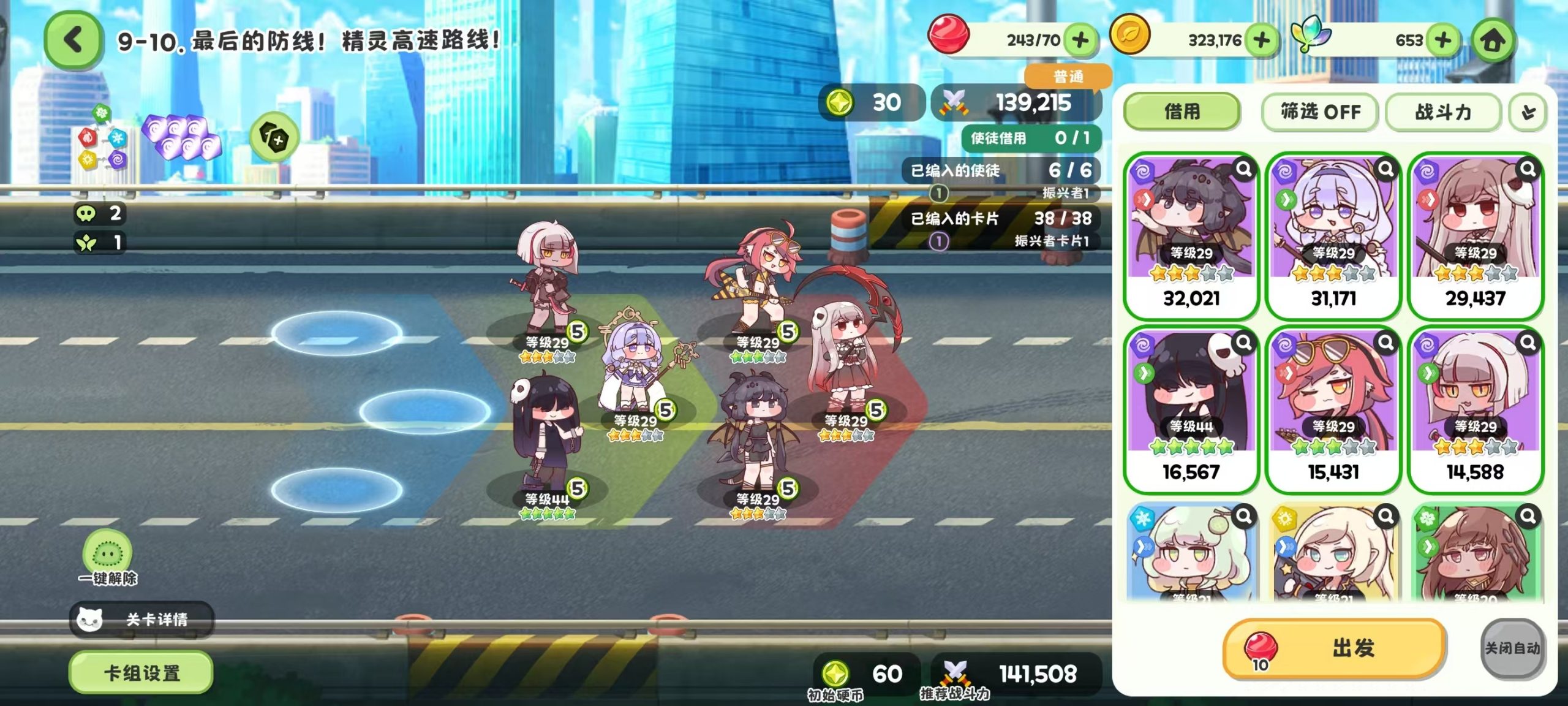The image size is (1568, 706).
Task: Select the 32,021 power character card
Action: [1191, 236]
